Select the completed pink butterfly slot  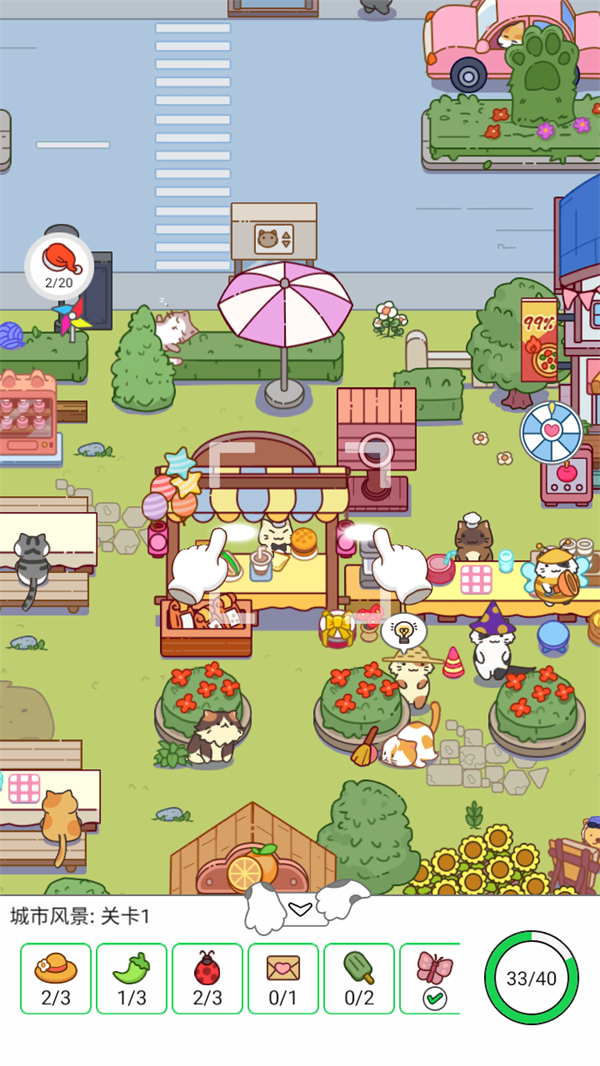[x=432, y=978]
